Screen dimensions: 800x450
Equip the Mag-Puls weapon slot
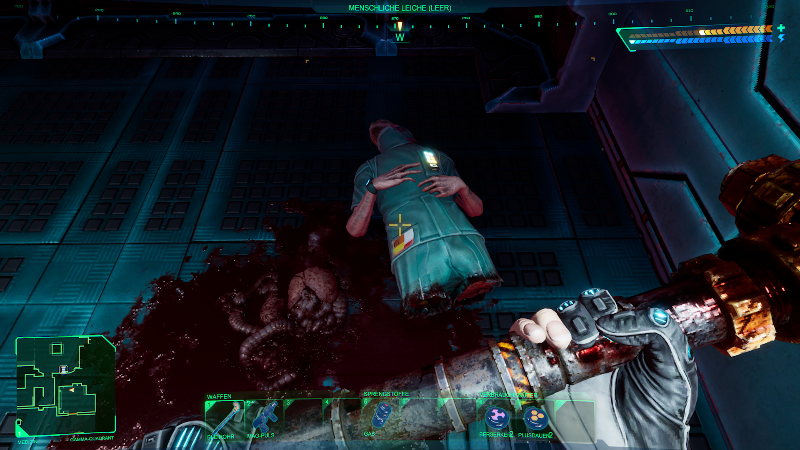pyautogui.click(x=264, y=418)
